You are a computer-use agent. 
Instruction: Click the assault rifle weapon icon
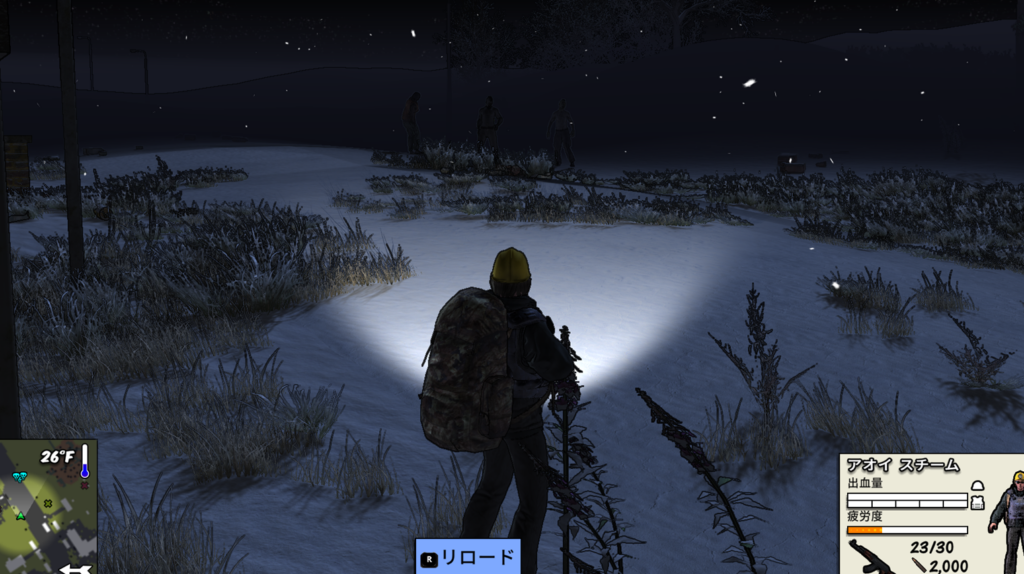tap(872, 556)
